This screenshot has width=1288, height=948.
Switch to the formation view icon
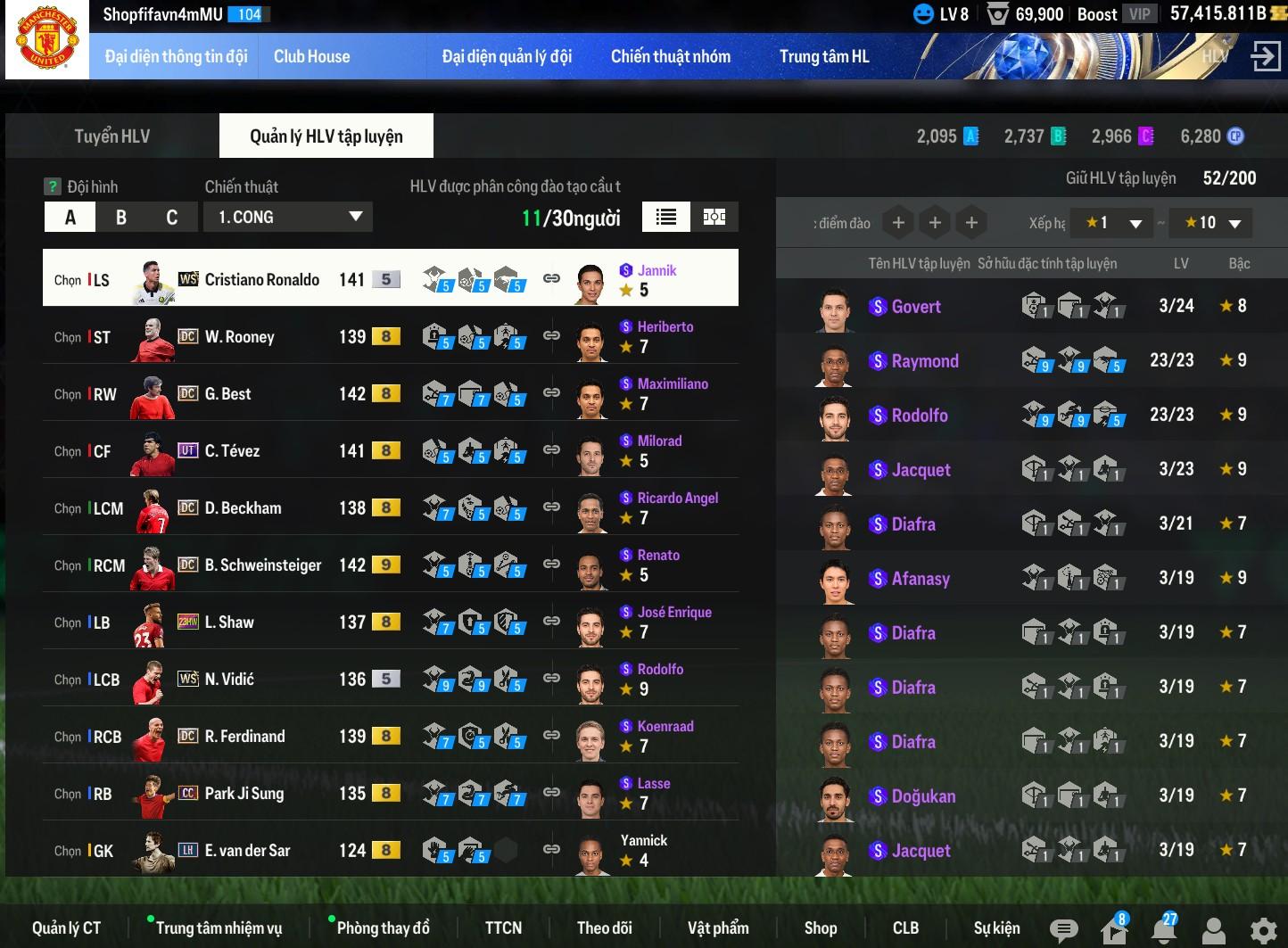point(714,217)
